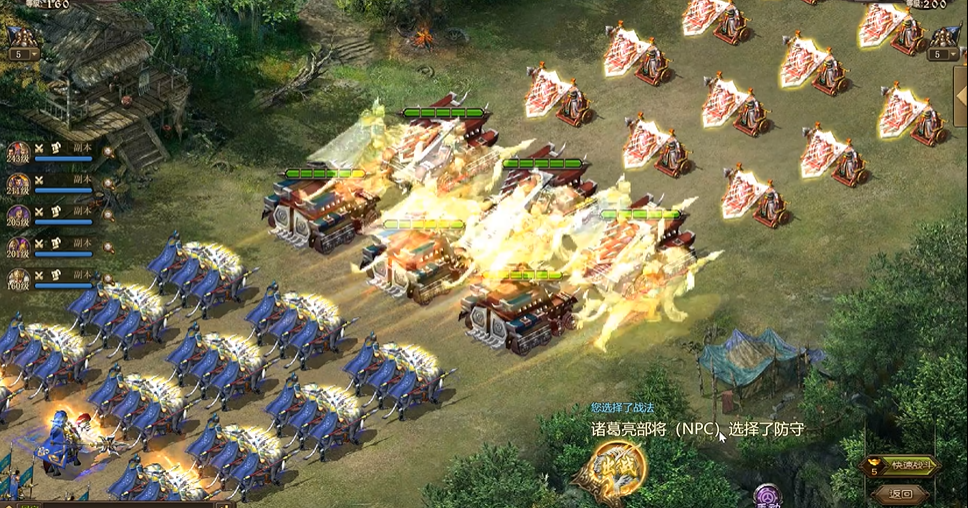Select the level 243 general portrait
The height and width of the screenshot is (508, 968).
[18, 152]
